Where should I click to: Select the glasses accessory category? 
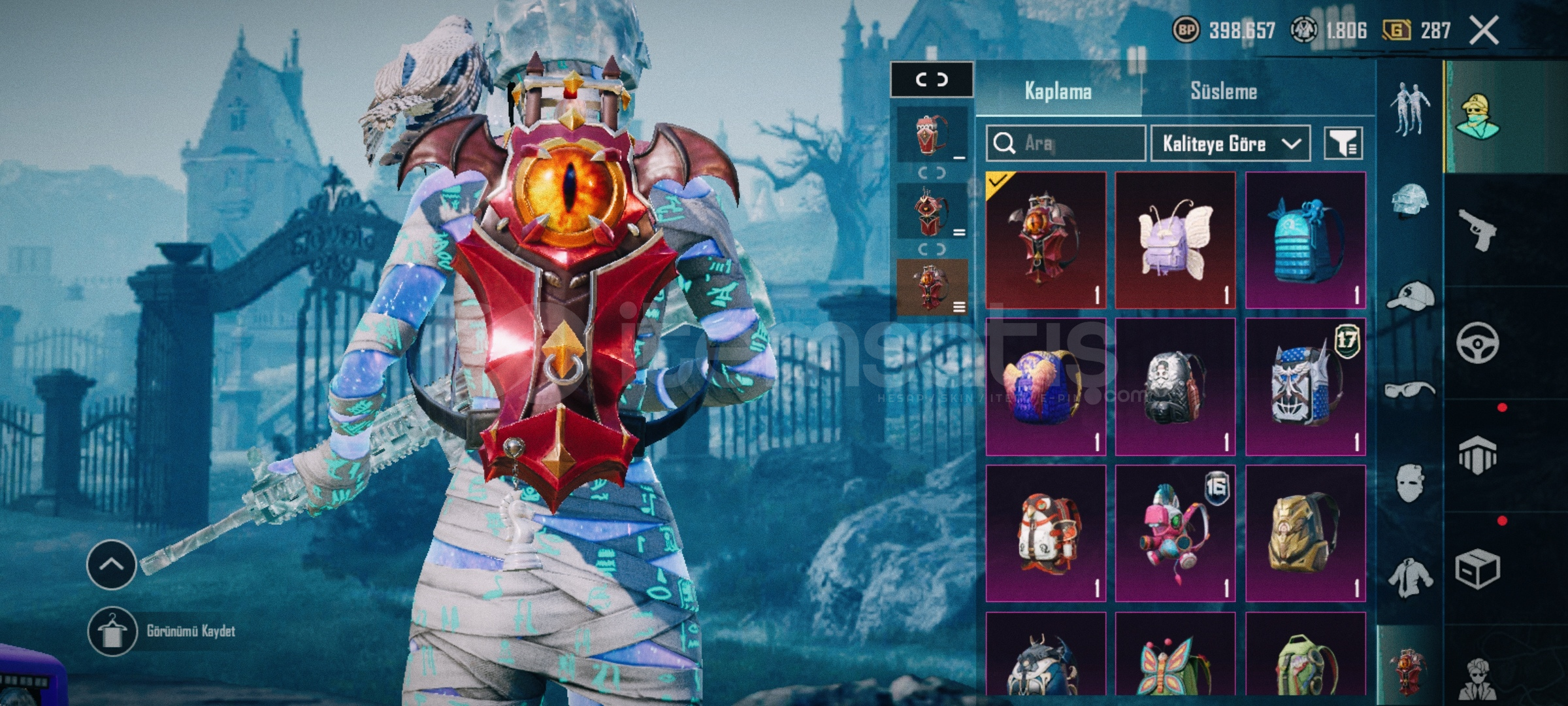1410,390
